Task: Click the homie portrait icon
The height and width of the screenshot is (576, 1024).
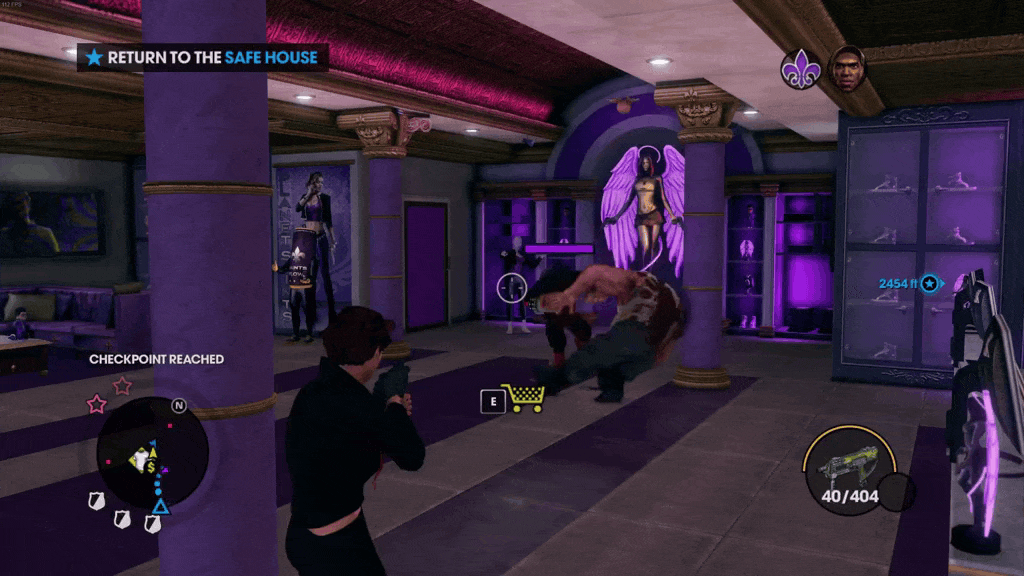Action: (847, 67)
